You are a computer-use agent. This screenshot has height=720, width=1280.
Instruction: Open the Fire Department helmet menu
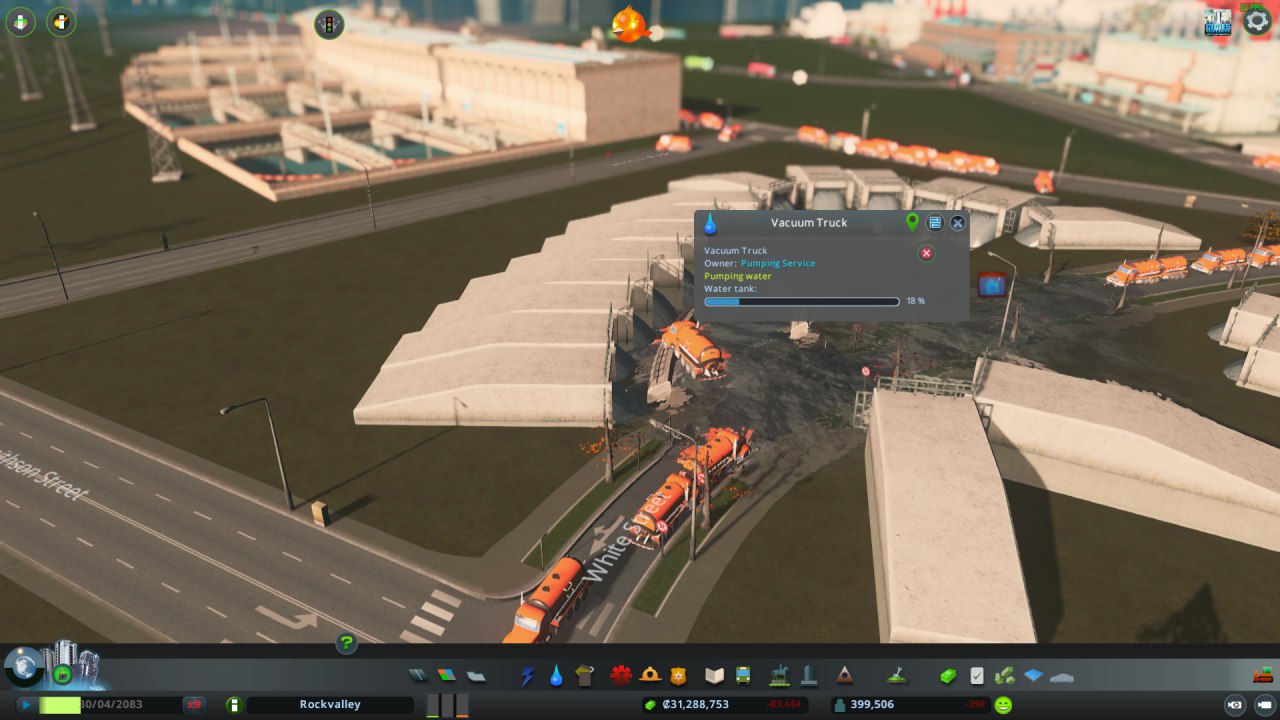pyautogui.click(x=650, y=676)
